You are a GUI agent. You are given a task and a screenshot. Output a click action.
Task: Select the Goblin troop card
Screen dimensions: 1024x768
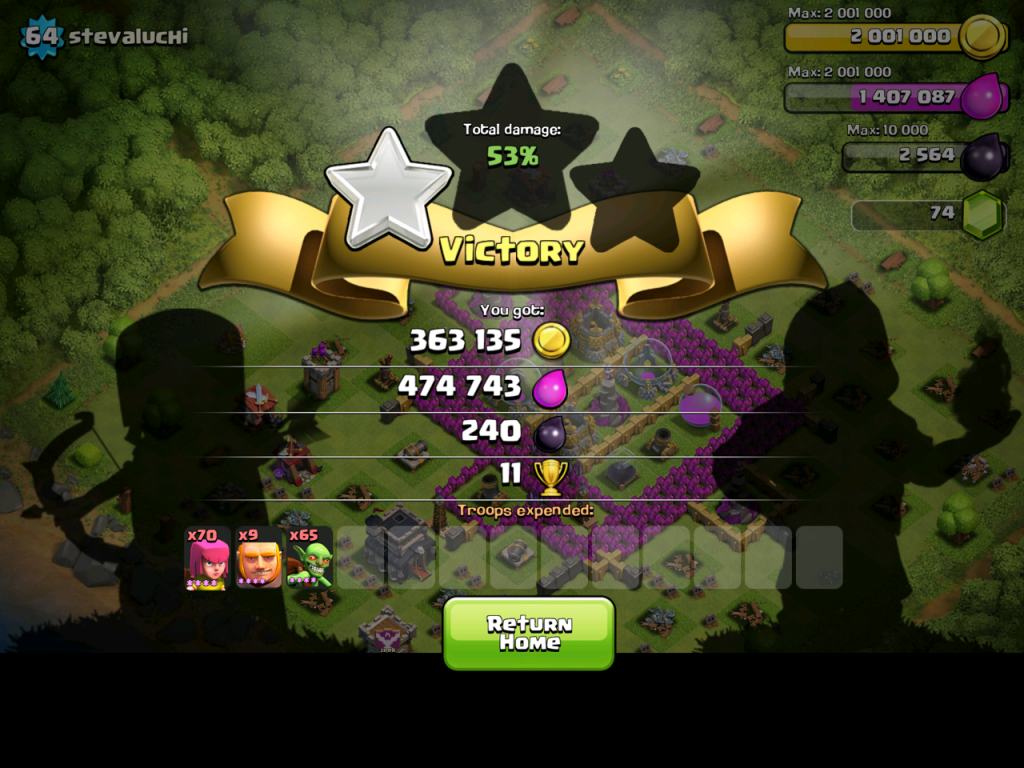(310, 558)
